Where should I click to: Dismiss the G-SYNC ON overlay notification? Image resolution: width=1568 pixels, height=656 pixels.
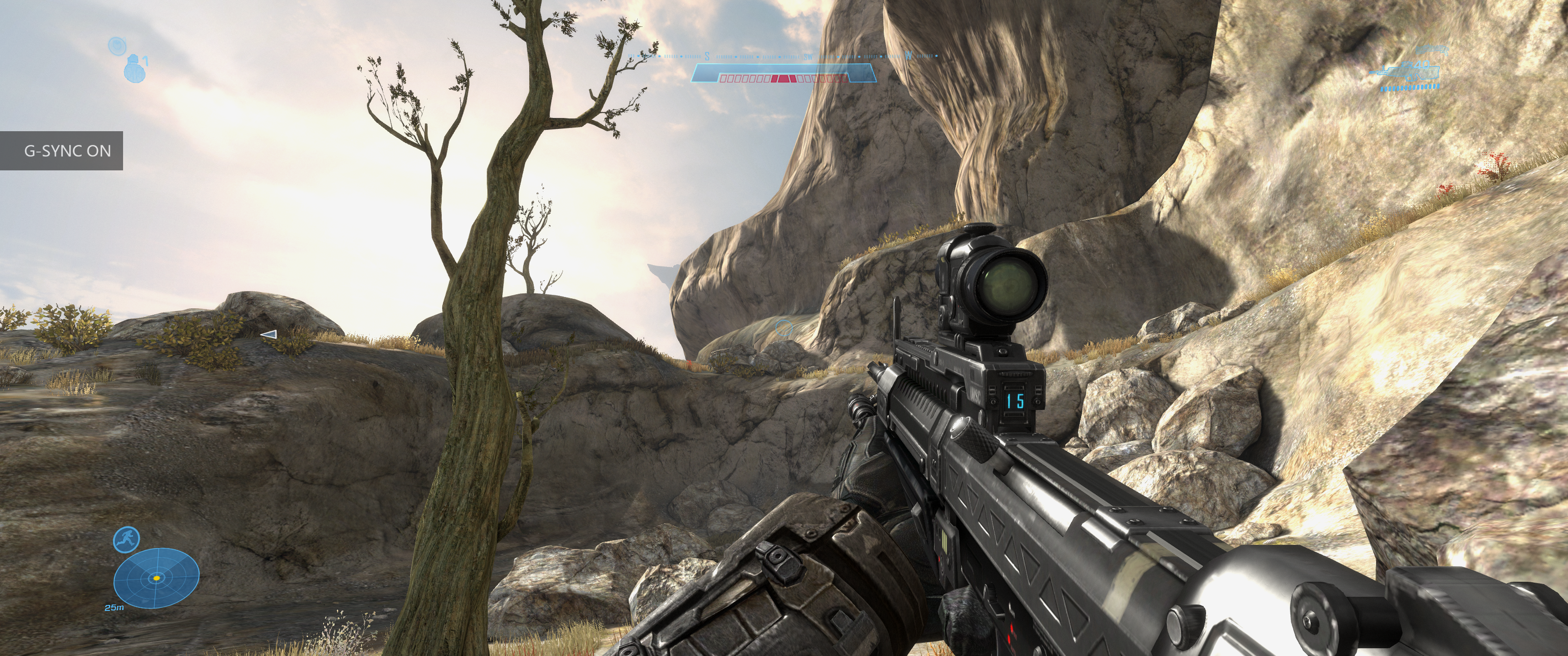(x=62, y=151)
